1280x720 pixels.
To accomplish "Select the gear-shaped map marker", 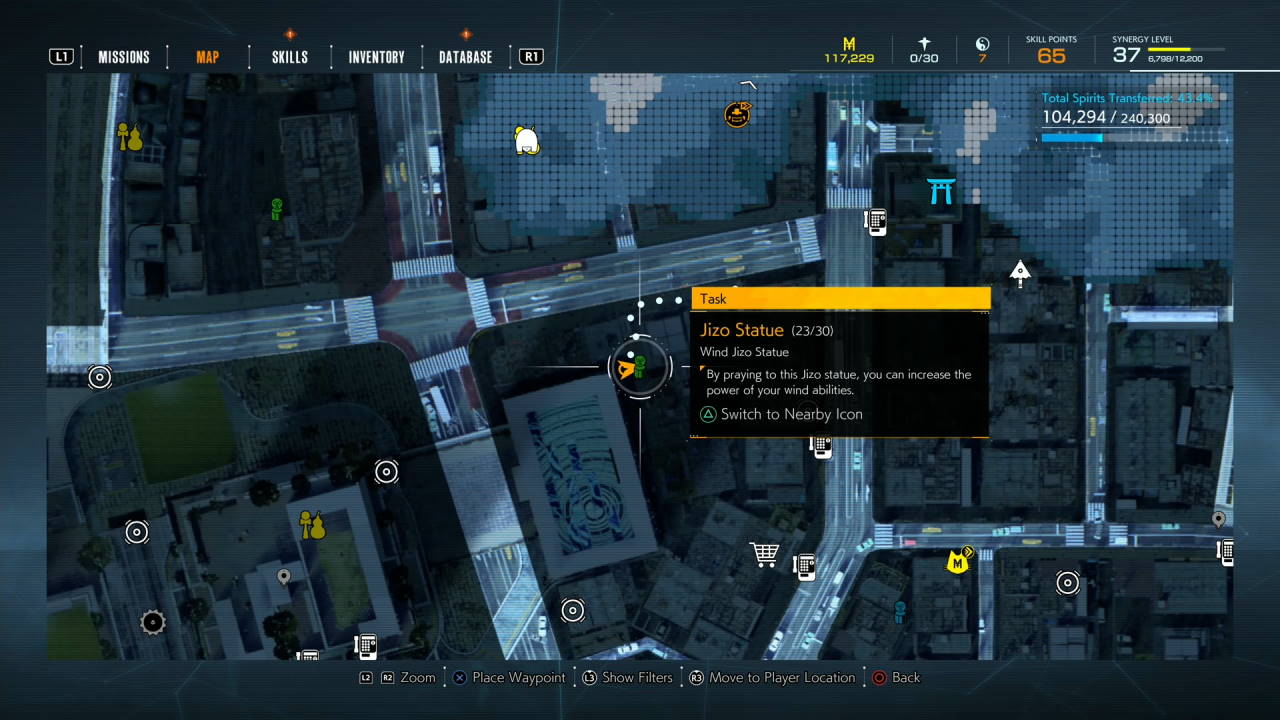I will 152,622.
